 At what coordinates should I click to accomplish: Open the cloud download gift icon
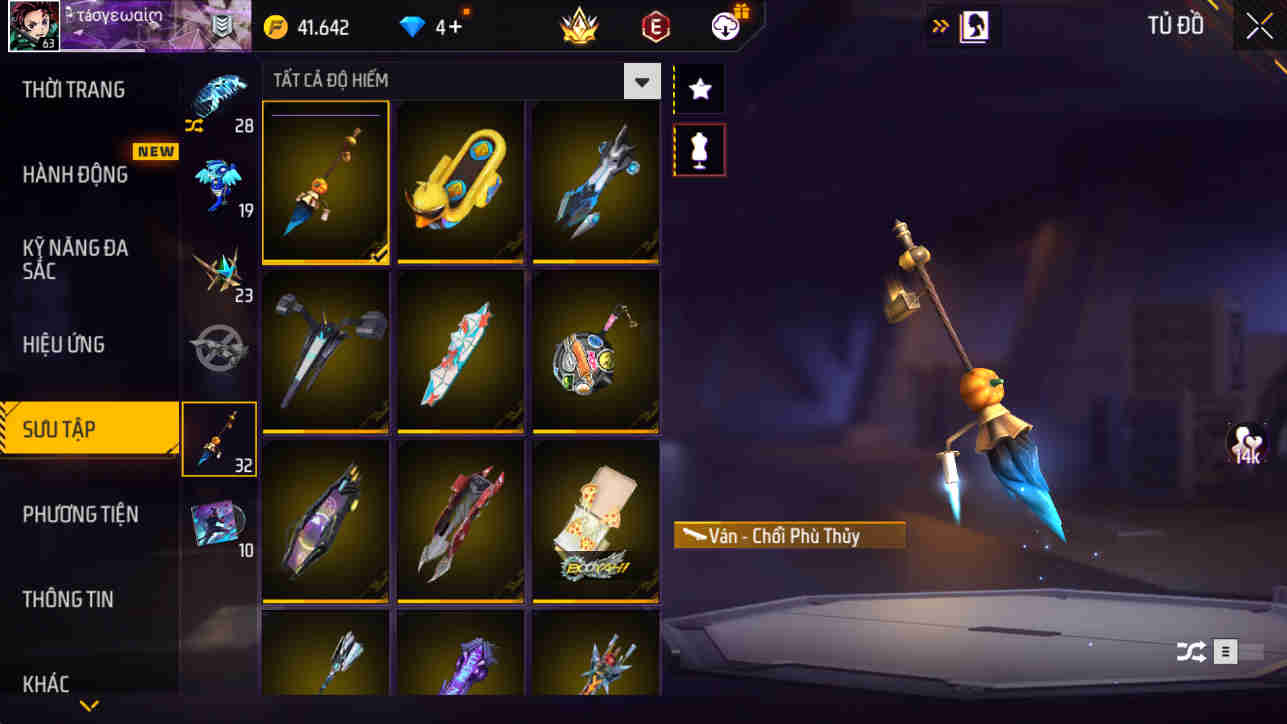click(722, 27)
